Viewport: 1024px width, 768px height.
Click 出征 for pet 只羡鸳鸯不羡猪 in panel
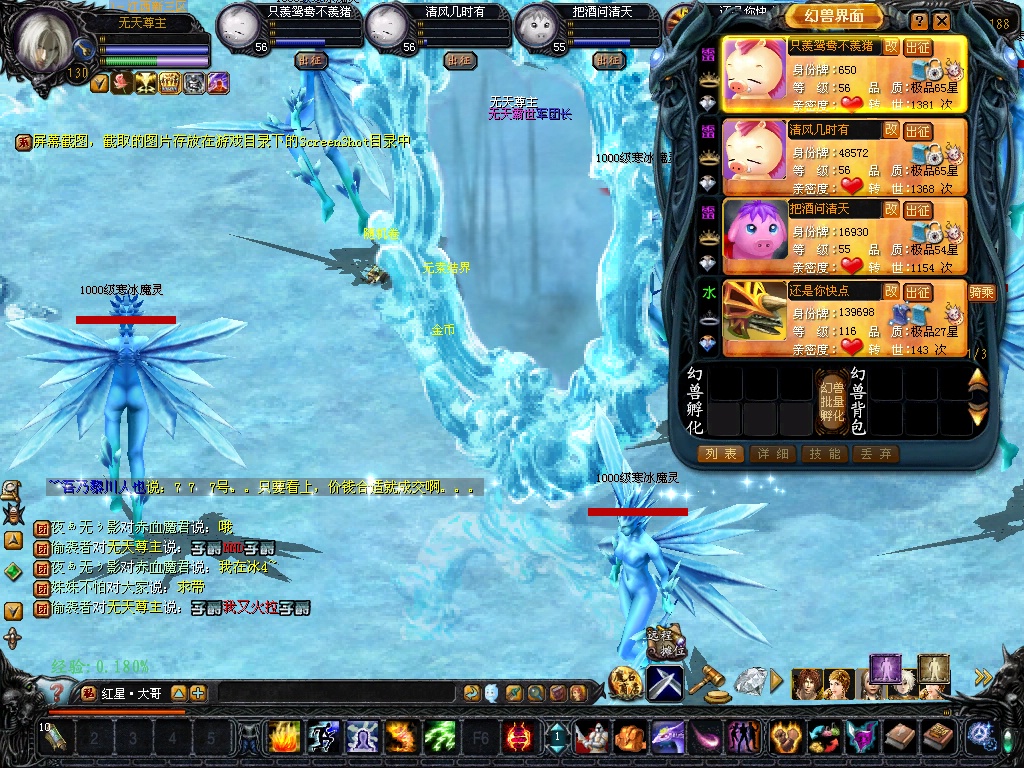[917, 48]
